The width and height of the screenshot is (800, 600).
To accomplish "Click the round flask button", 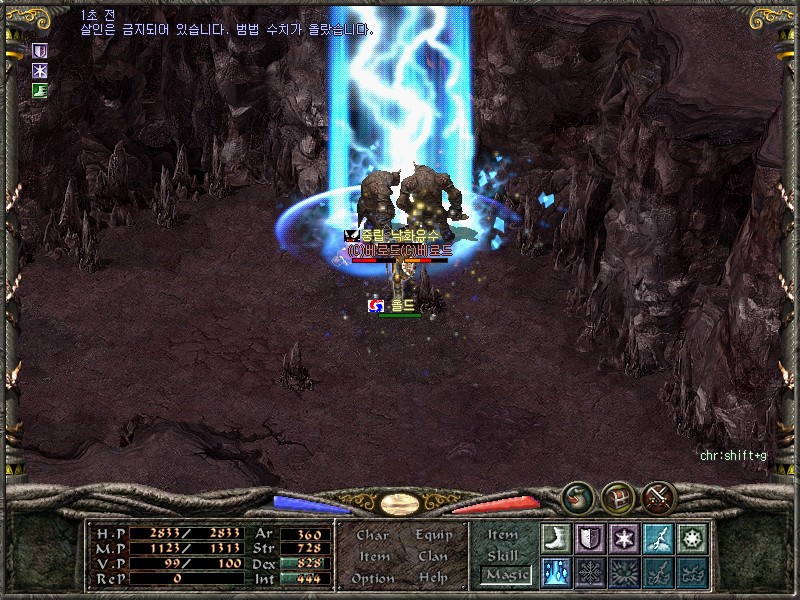I will [577, 495].
